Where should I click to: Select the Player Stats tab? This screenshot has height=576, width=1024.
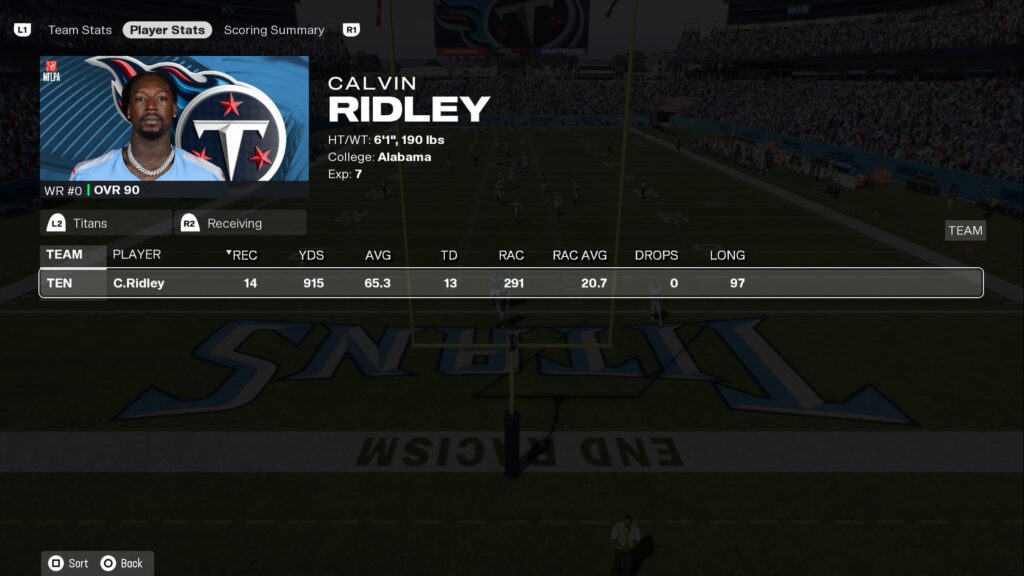(x=167, y=30)
